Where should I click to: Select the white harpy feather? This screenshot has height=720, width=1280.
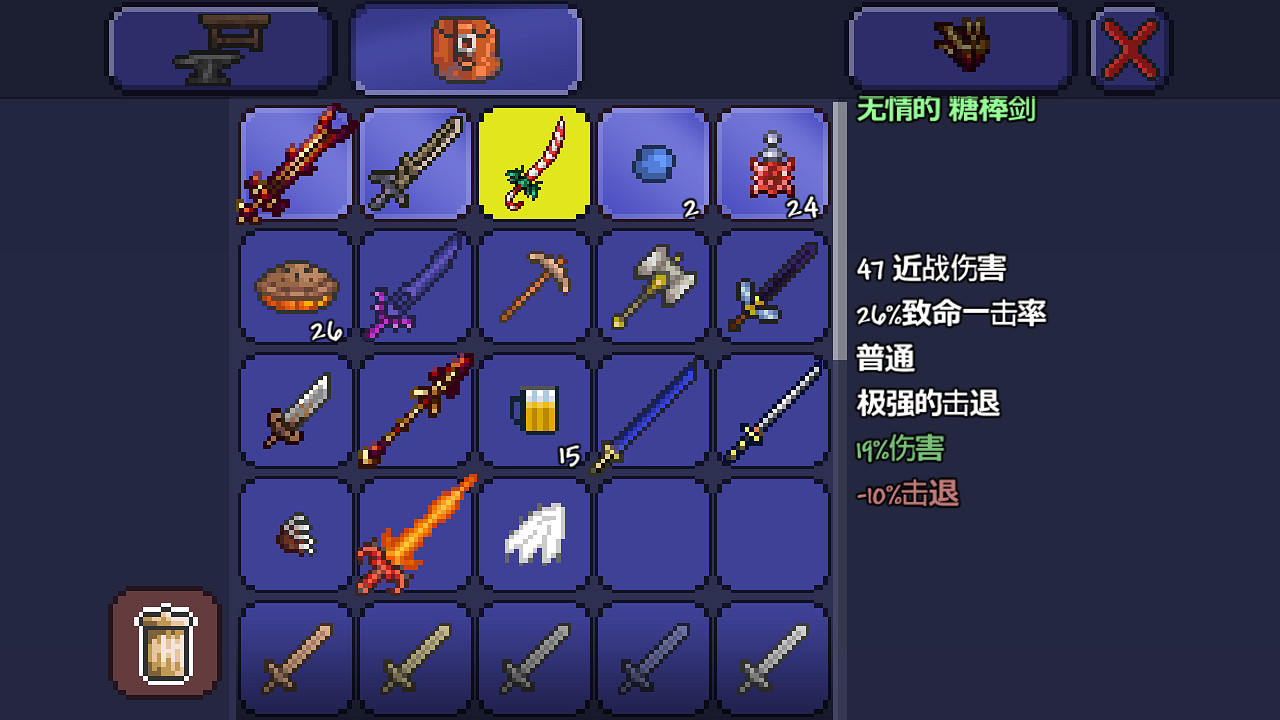coord(533,532)
